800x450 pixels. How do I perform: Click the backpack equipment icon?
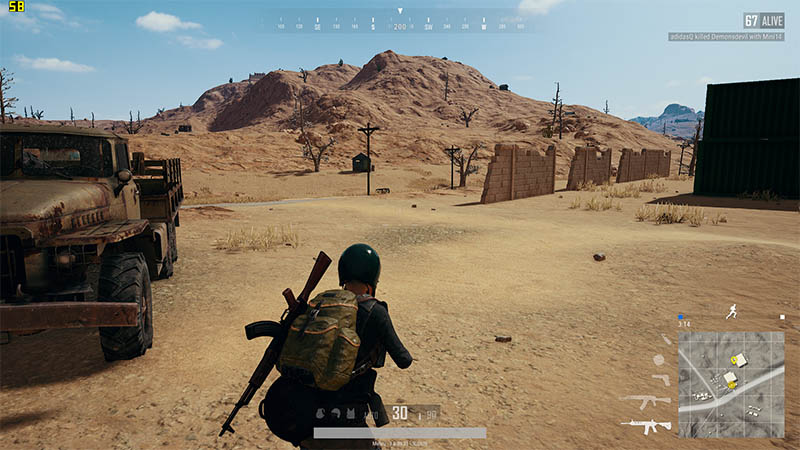(x=322, y=413)
